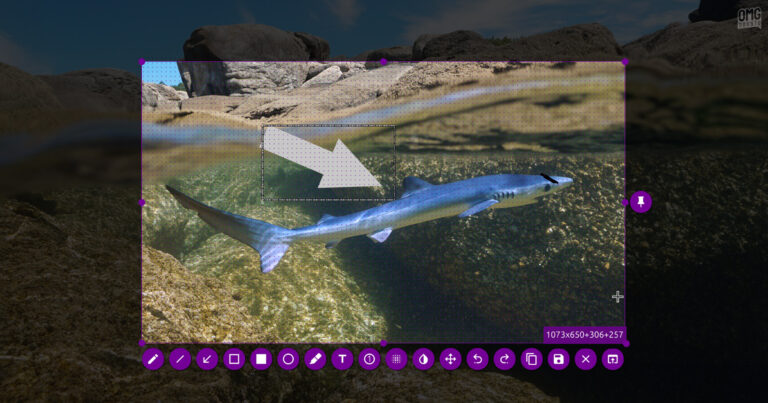Click the window icon at the toolbar's end

[x=613, y=359]
